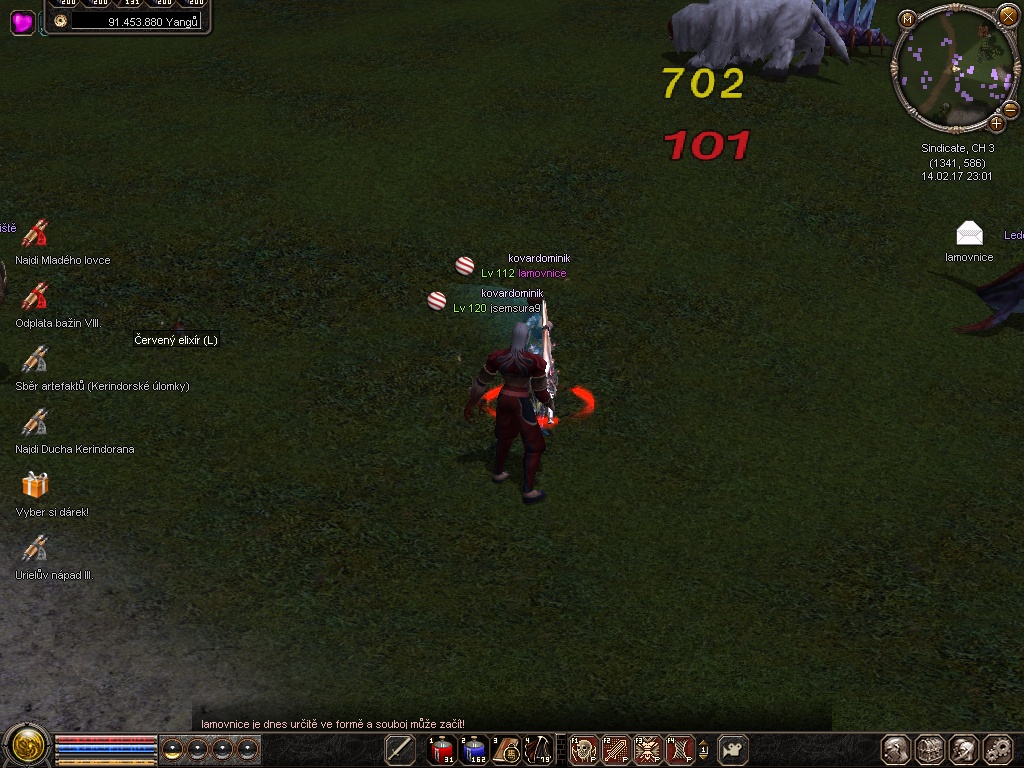The height and width of the screenshot is (768, 1024).
Task: Open the inventory chest button
Action: 930,749
